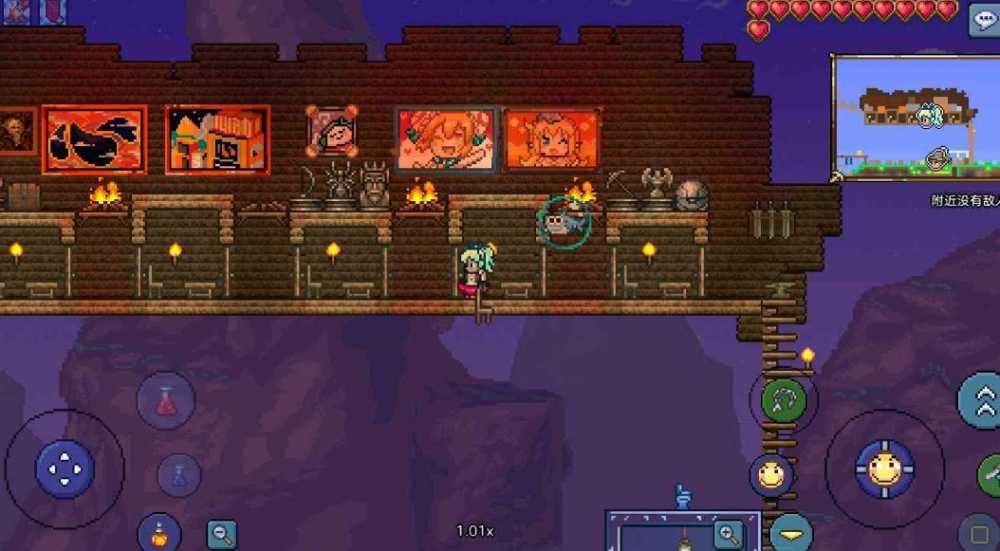Tap the smiley crosshair aim joystick

tap(884, 469)
